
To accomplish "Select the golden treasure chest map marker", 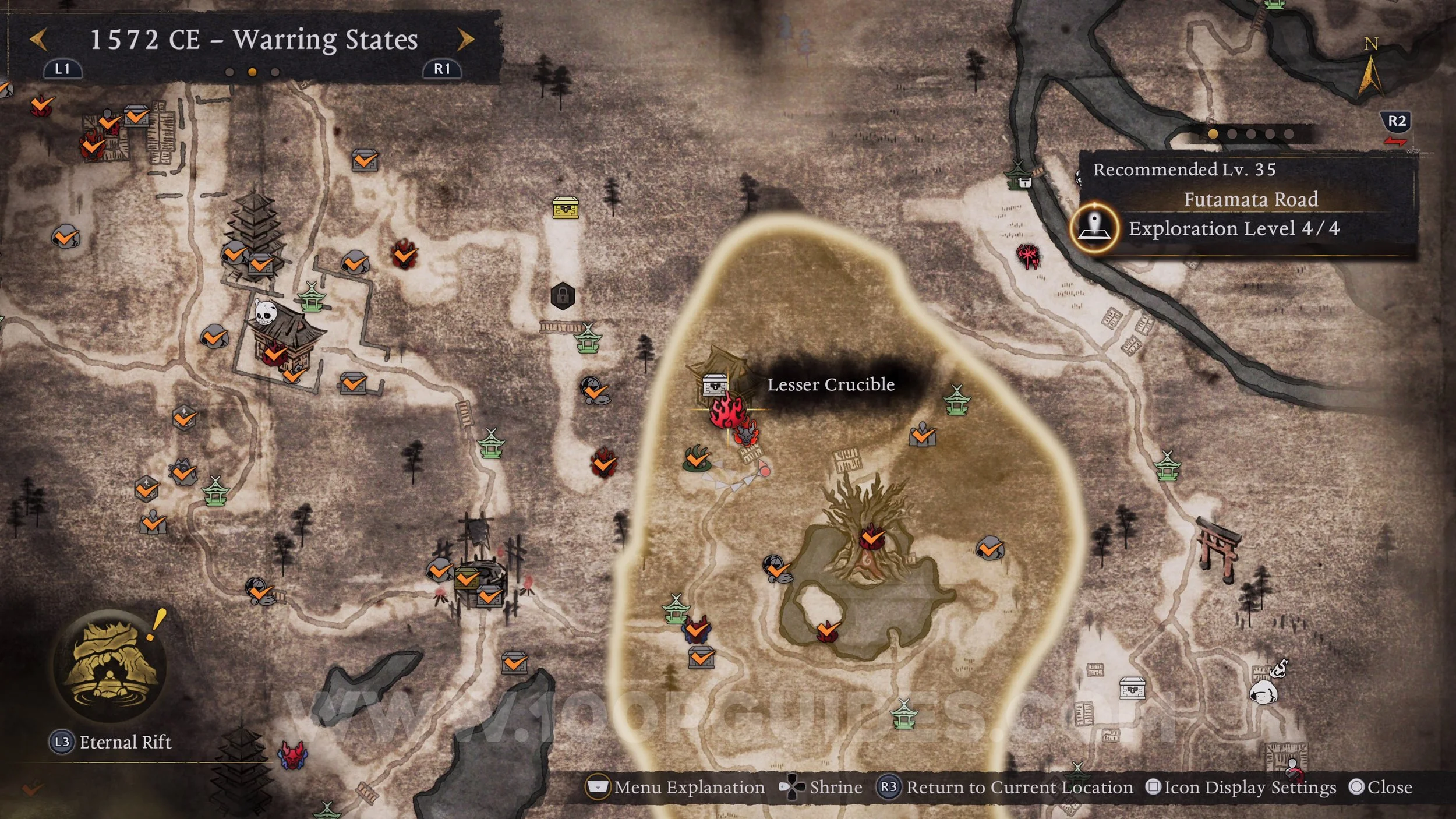I will 566,207.
